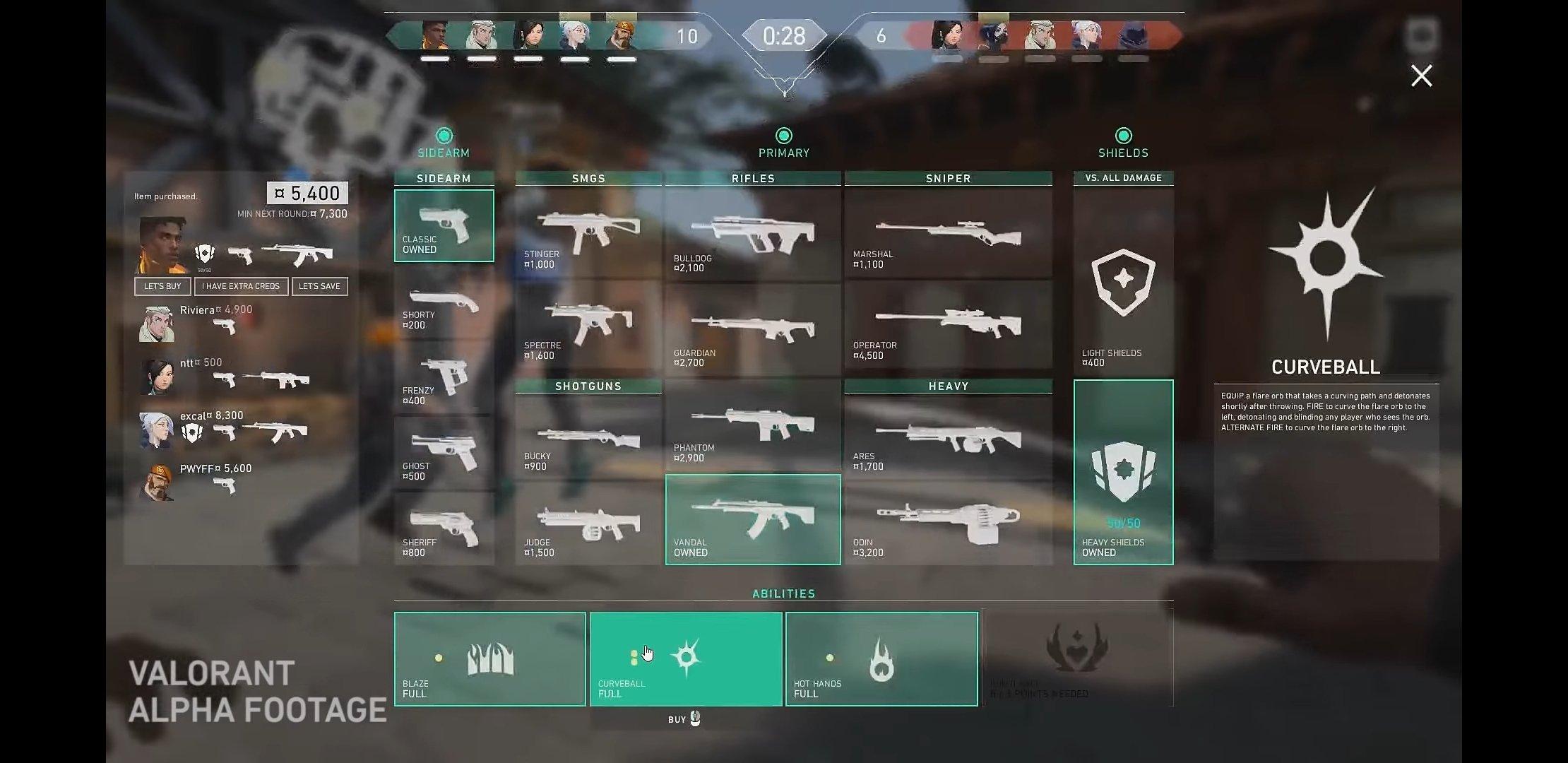Image resolution: width=1568 pixels, height=763 pixels.
Task: Switch to the SHOTGUNS section header
Action: pyautogui.click(x=589, y=386)
